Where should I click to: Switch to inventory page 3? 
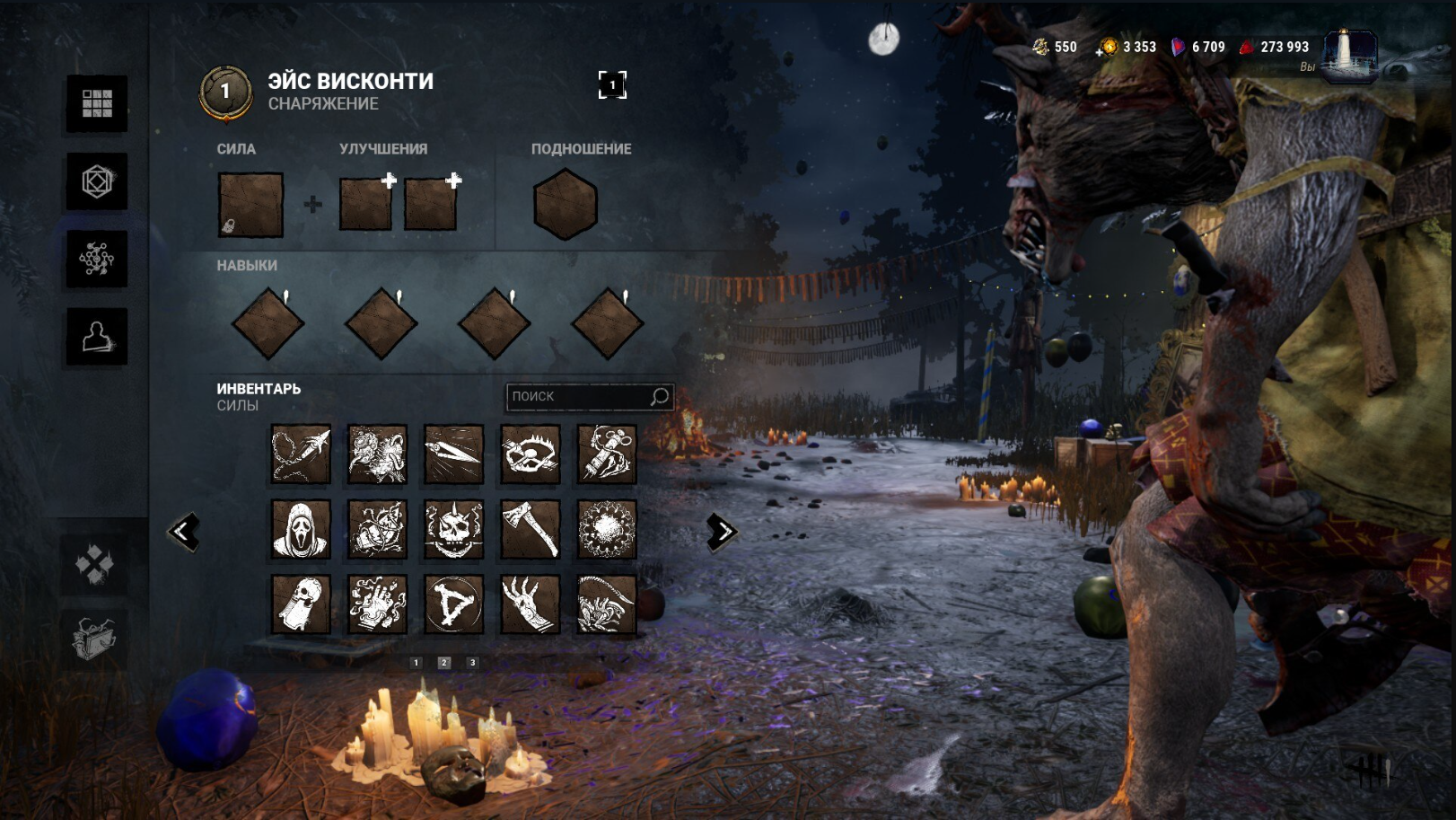click(x=472, y=663)
